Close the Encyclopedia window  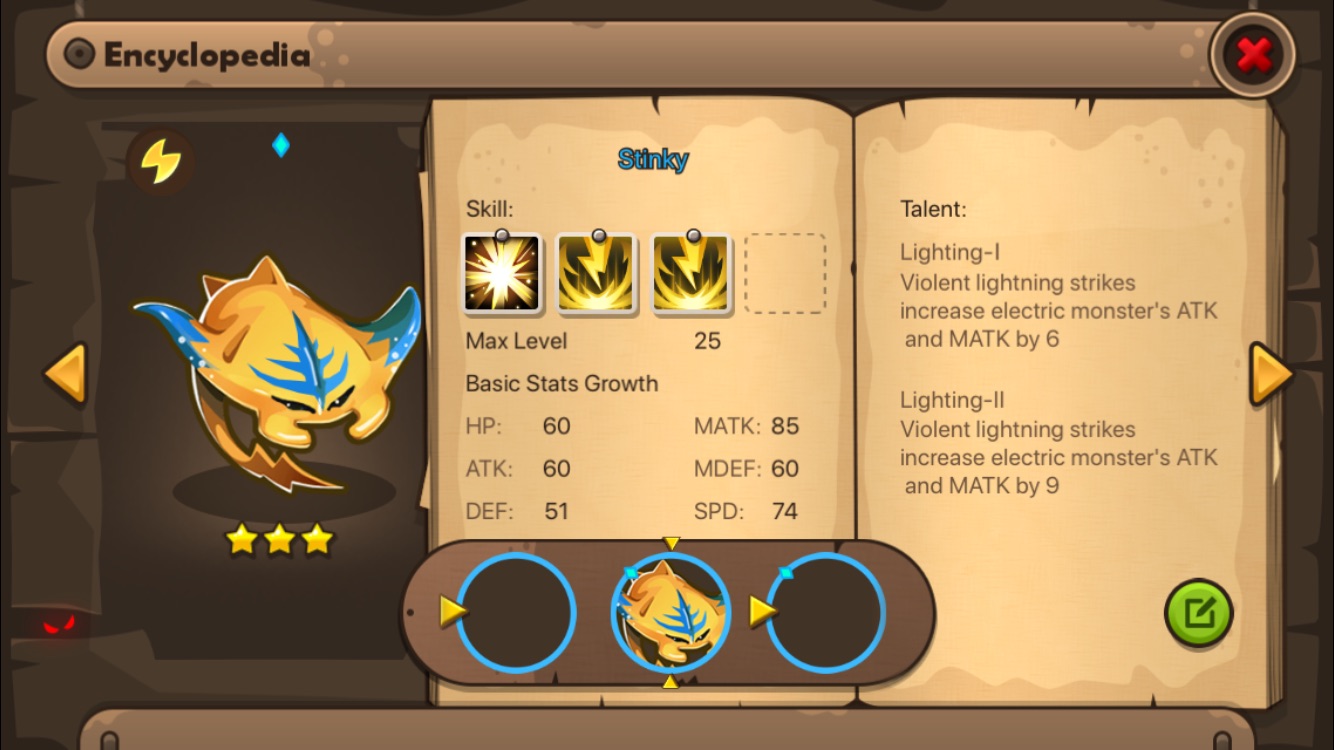click(x=1252, y=55)
